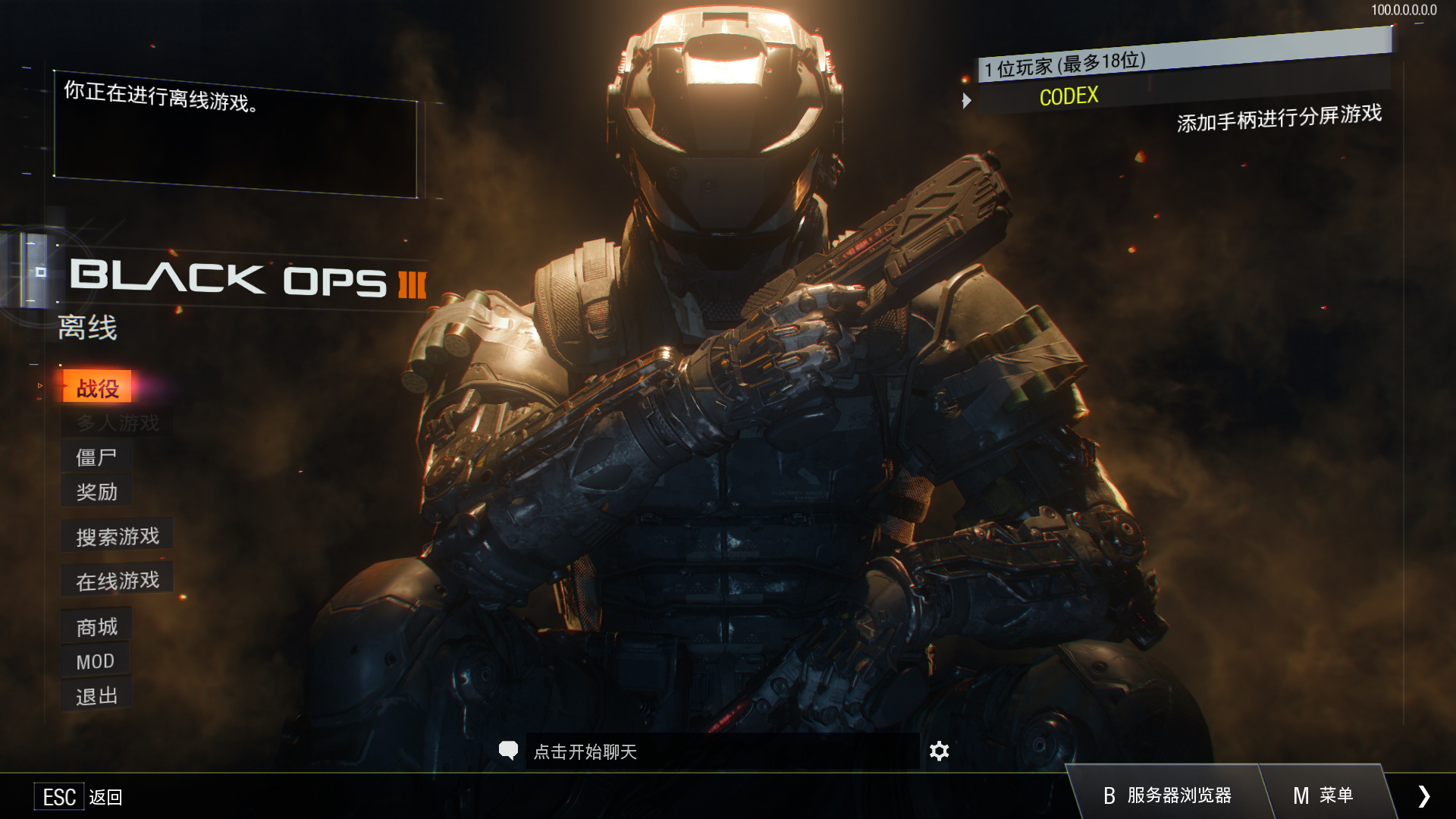The width and height of the screenshot is (1456, 819).
Task: Open chat settings gear icon
Action: tap(939, 751)
